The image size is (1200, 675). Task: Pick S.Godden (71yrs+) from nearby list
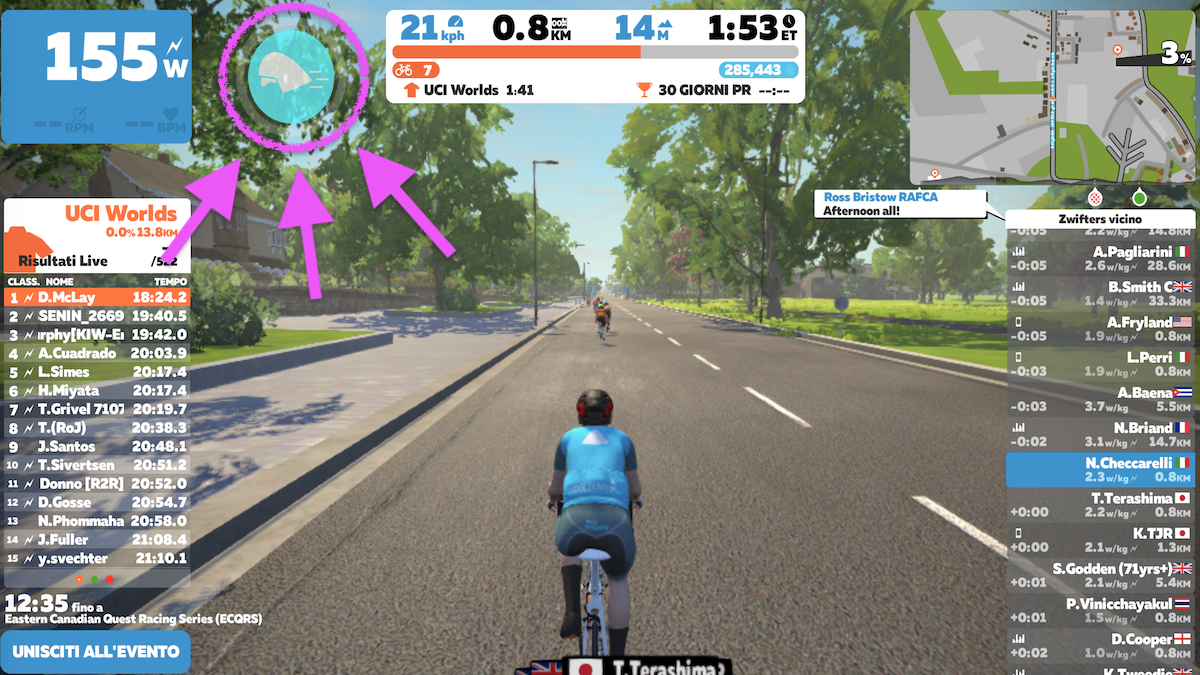click(1100, 575)
